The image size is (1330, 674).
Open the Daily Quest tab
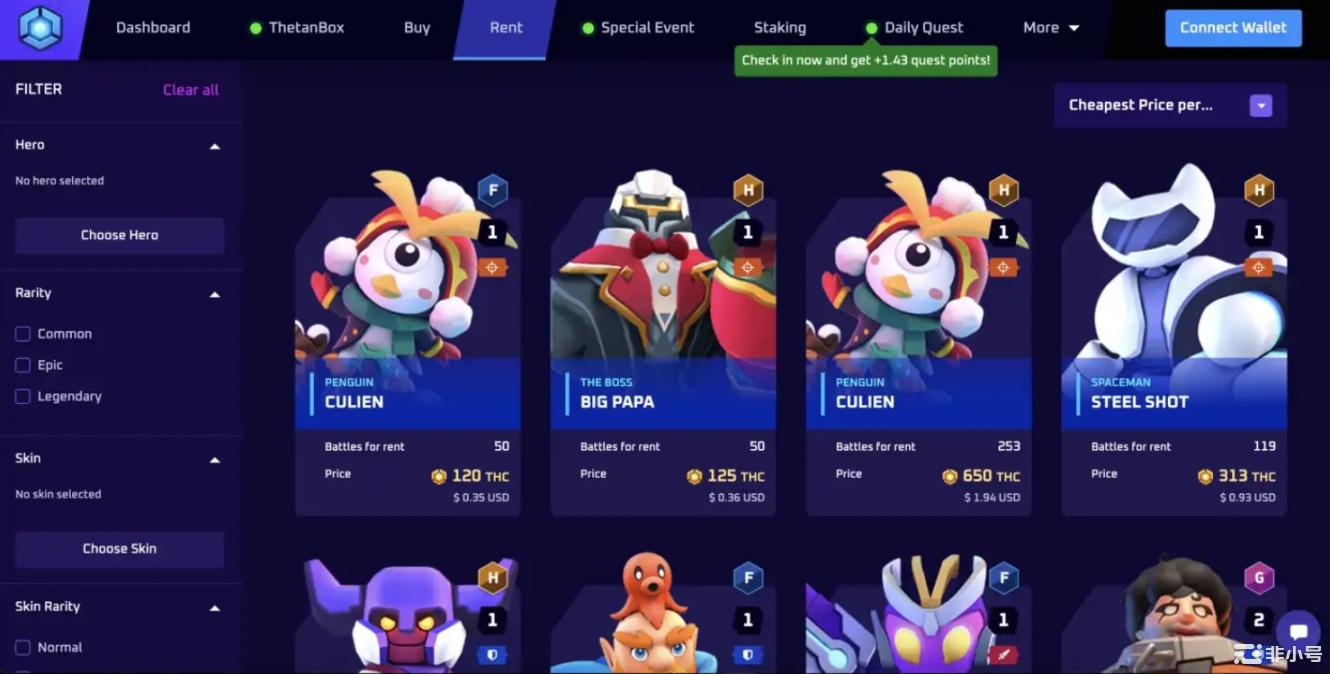tap(924, 28)
